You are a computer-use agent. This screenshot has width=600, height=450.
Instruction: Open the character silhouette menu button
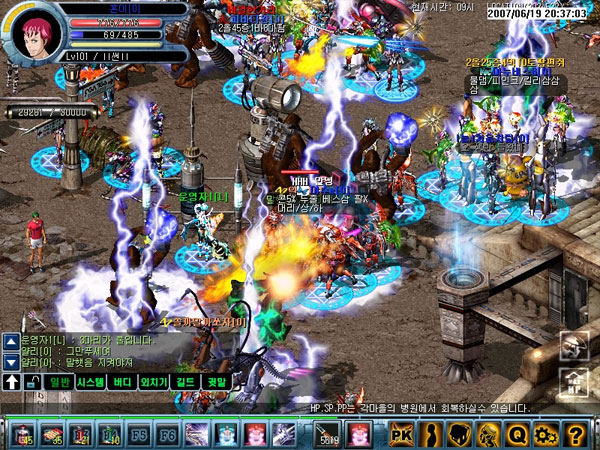point(430,434)
